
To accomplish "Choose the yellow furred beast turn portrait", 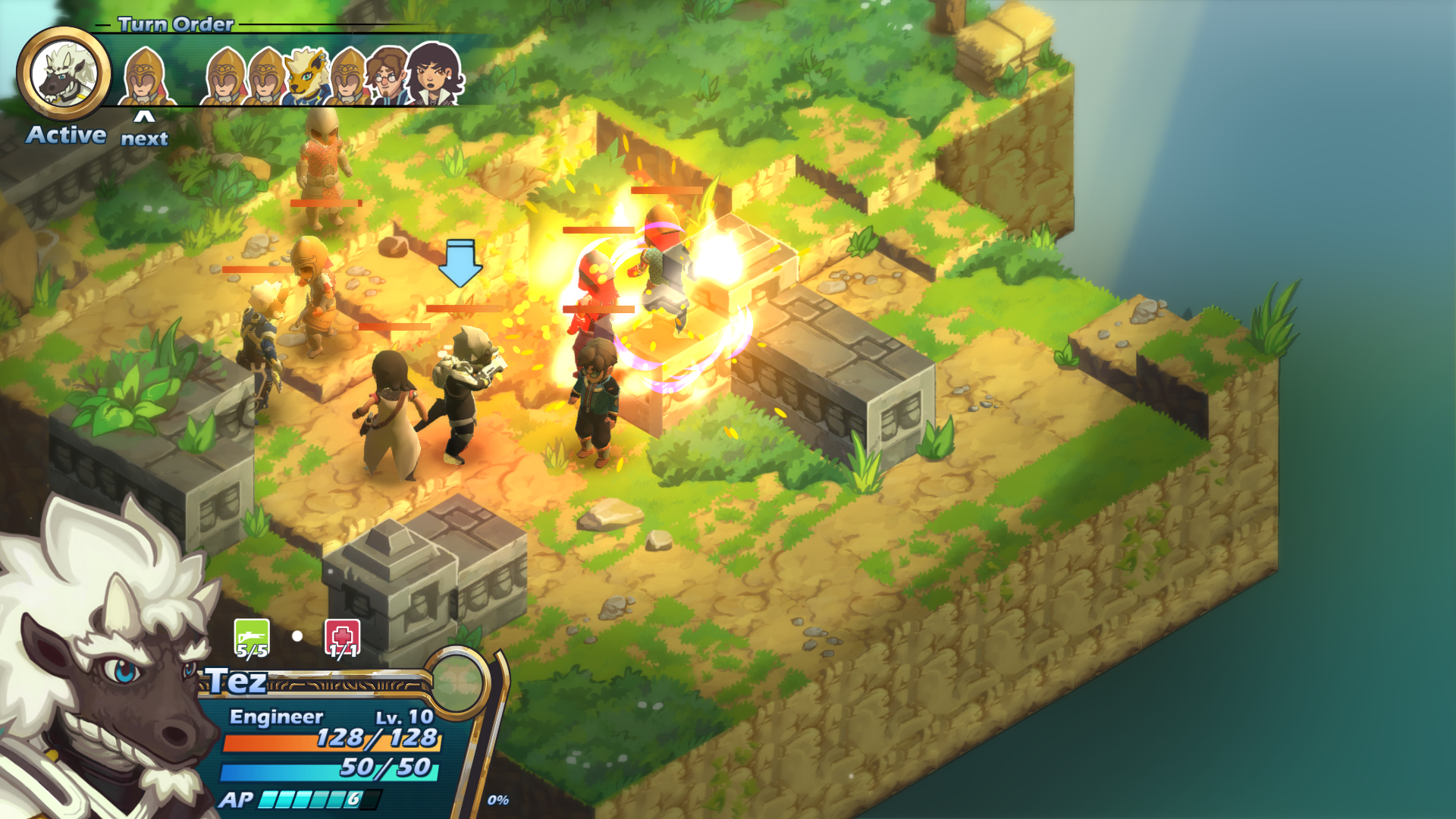I will coord(306,76).
